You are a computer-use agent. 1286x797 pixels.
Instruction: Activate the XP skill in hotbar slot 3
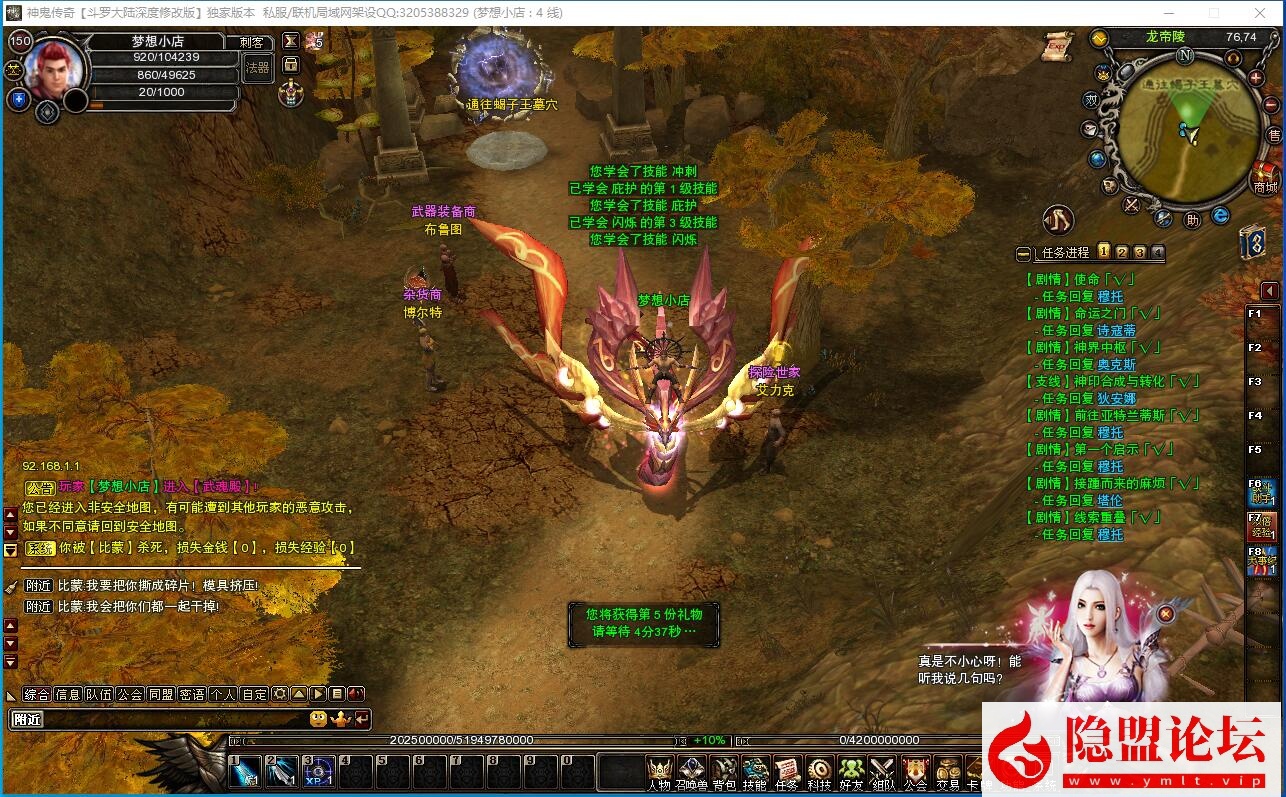pyautogui.click(x=319, y=772)
